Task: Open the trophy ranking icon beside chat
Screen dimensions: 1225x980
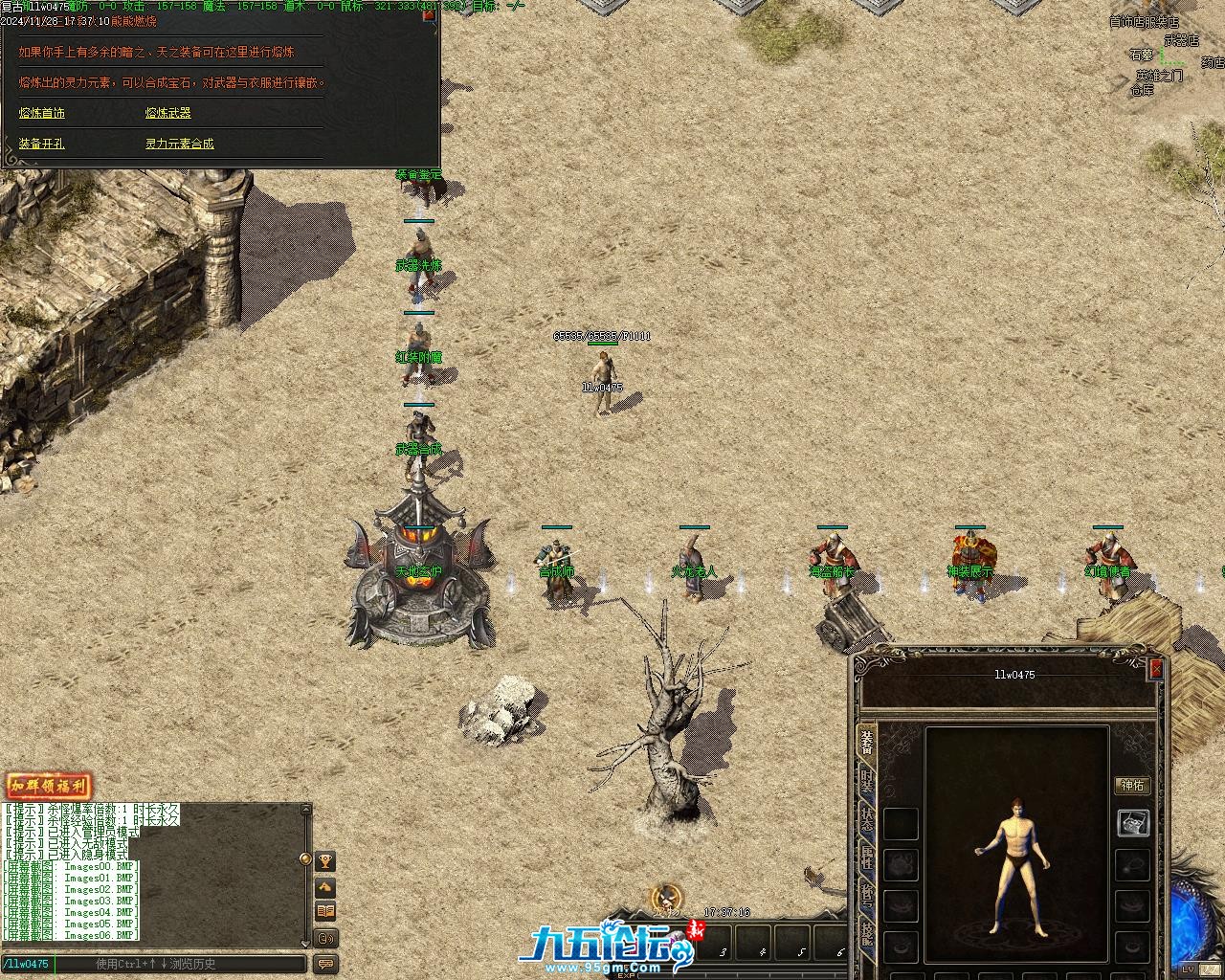Action: (325, 862)
